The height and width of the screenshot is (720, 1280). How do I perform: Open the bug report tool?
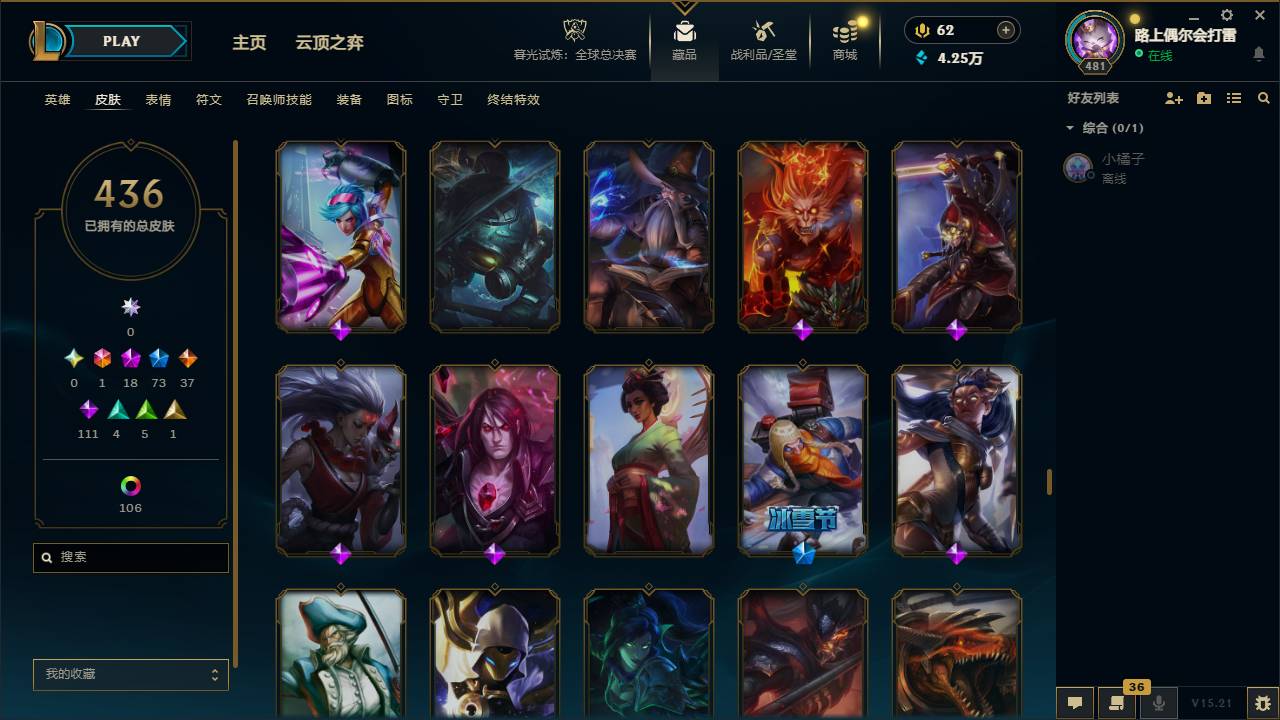1258,703
